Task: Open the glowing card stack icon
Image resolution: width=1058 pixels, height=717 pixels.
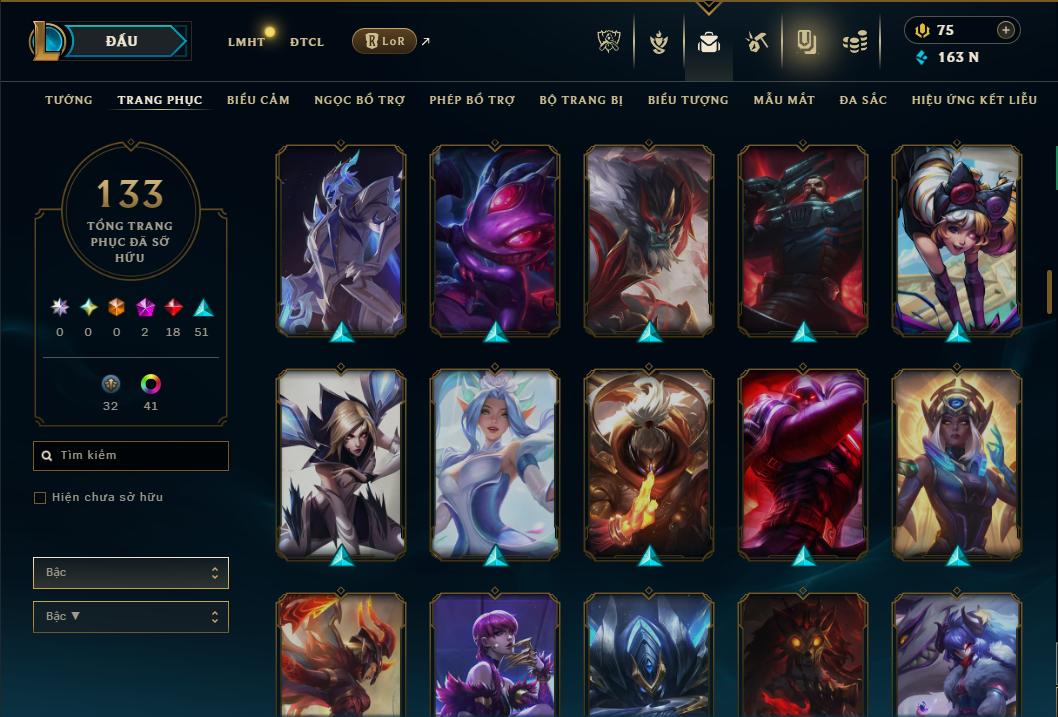Action: pos(806,42)
